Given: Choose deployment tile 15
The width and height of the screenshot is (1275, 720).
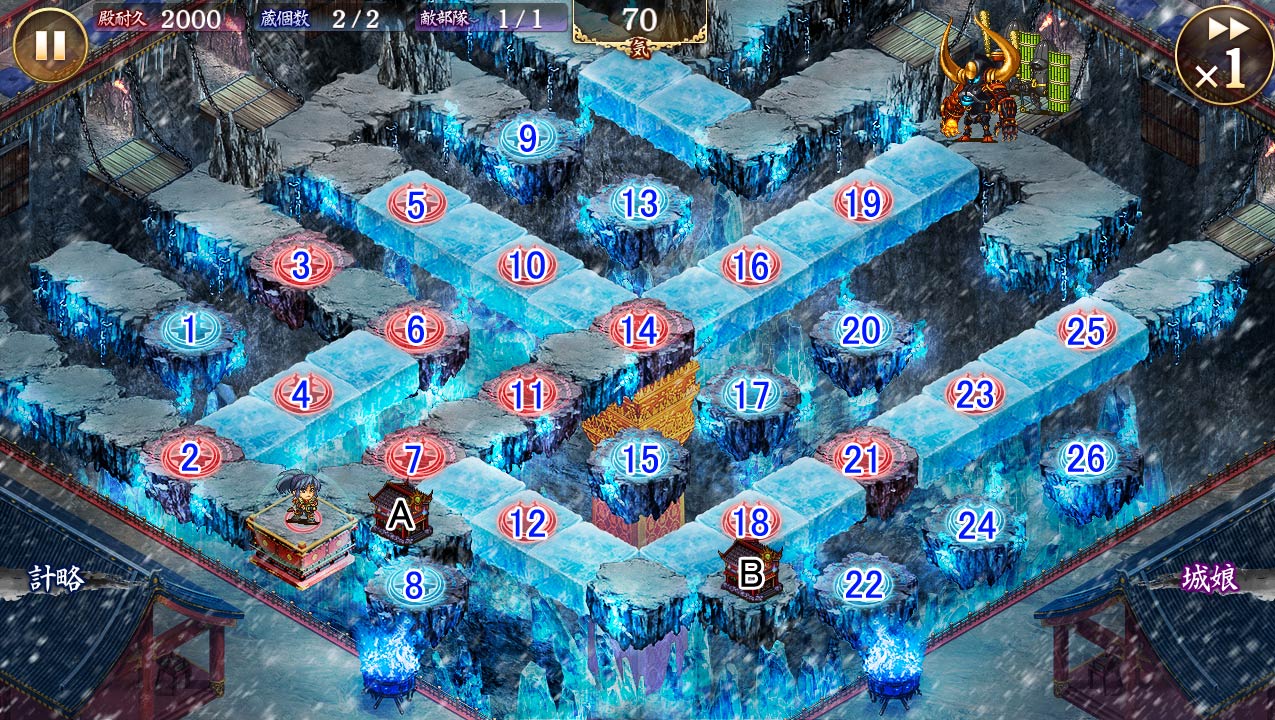Looking at the screenshot, I should [x=640, y=459].
